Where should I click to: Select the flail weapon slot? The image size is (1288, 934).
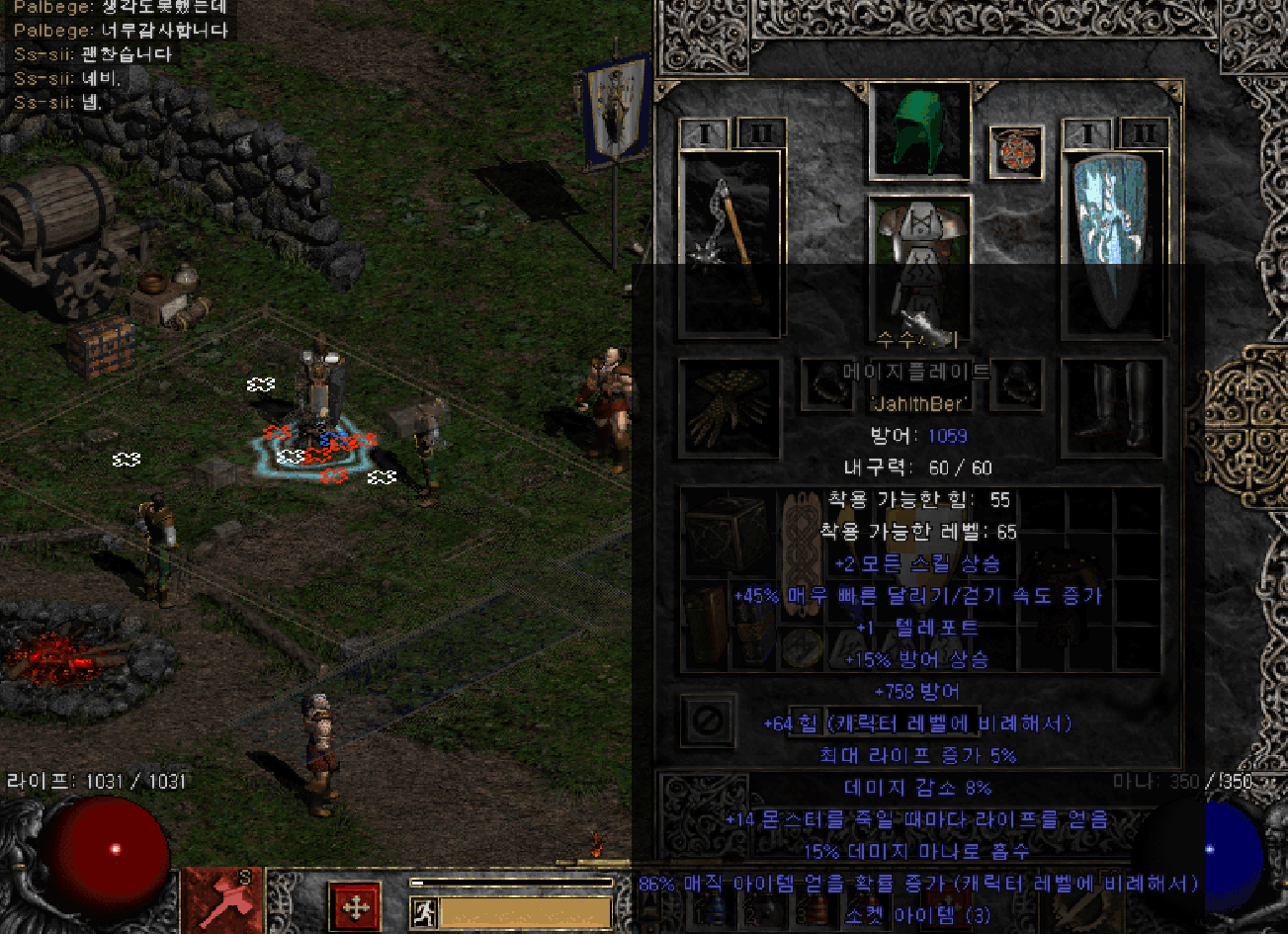[730, 242]
